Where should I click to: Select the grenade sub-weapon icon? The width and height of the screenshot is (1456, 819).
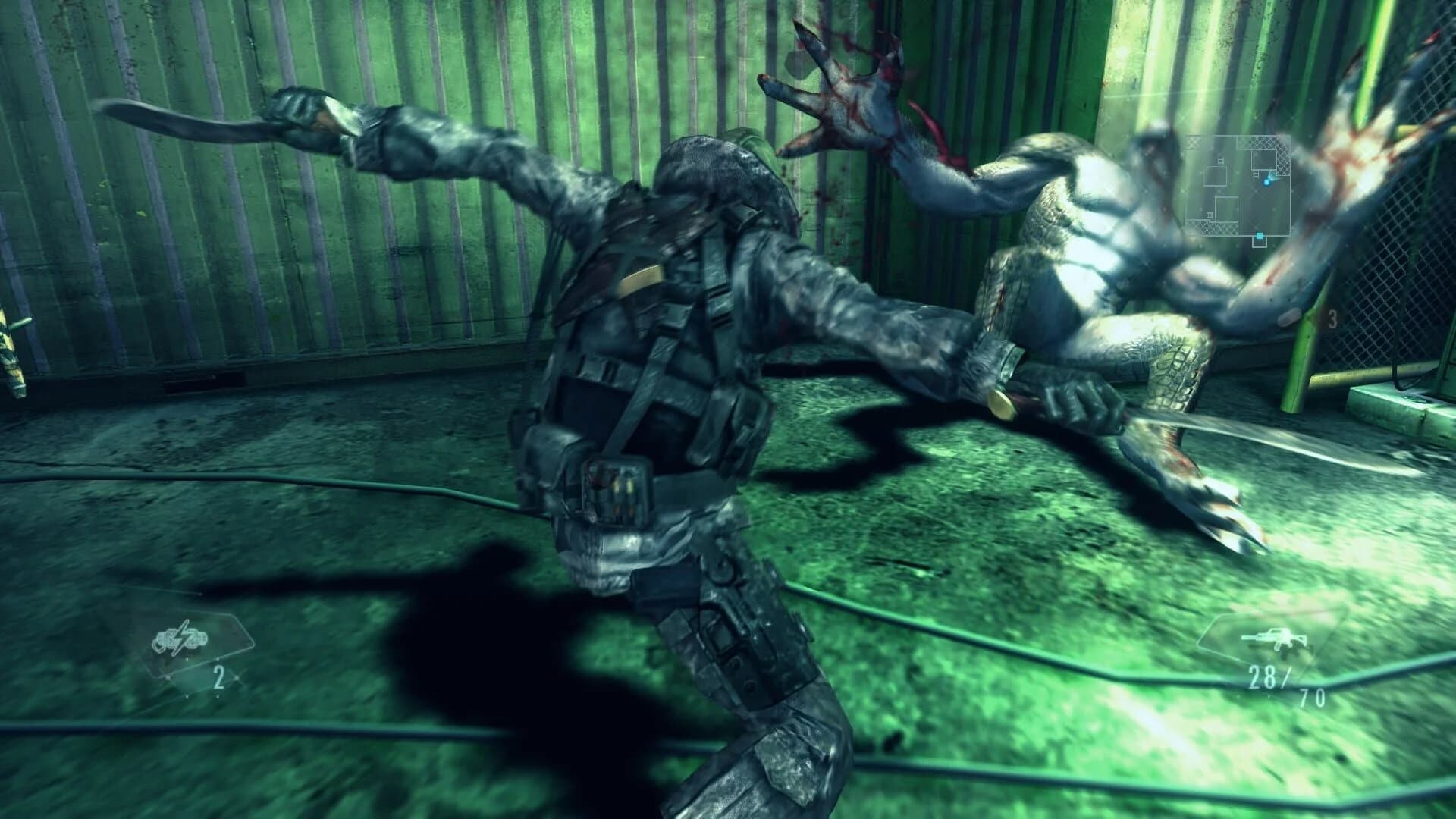coord(180,639)
